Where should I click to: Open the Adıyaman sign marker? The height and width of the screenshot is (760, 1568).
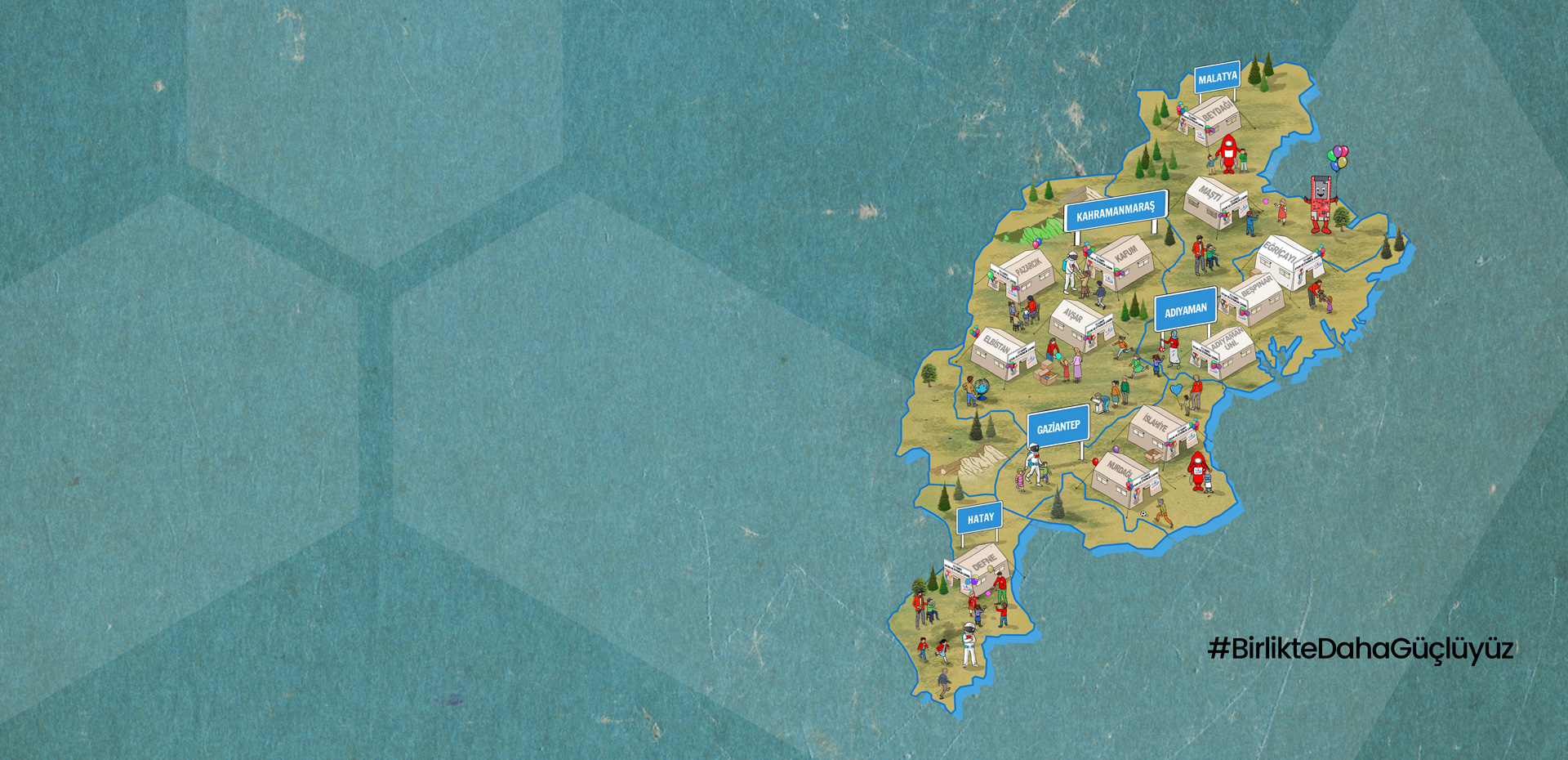coord(1185,310)
